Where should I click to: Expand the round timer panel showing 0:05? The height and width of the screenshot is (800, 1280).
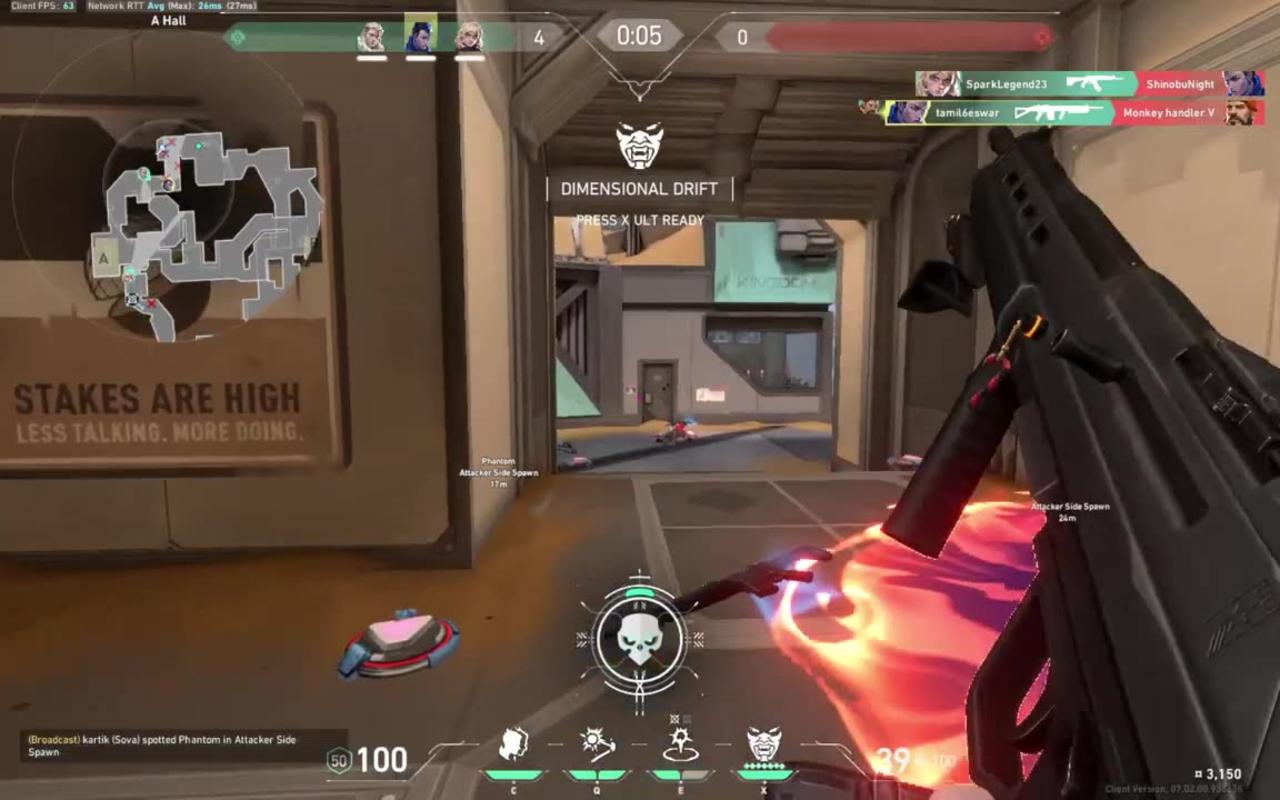point(640,37)
